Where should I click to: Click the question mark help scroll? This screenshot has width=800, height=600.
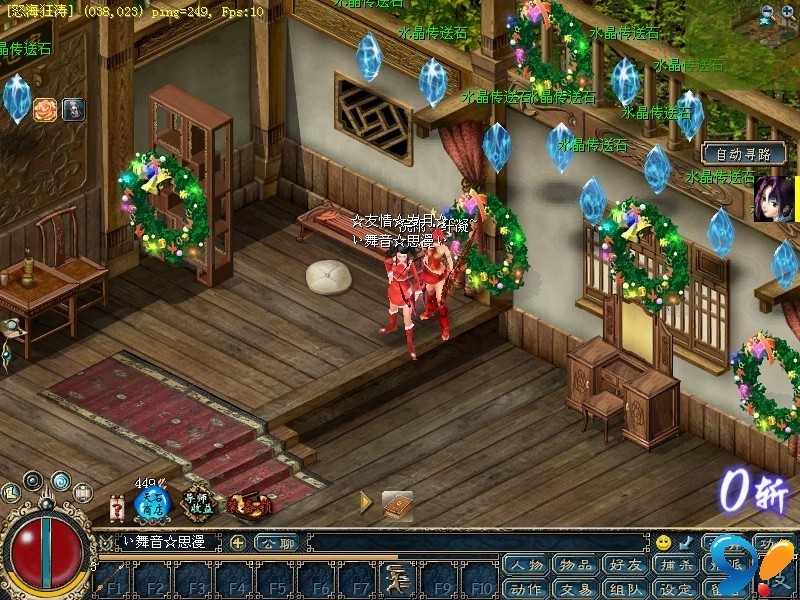116,506
